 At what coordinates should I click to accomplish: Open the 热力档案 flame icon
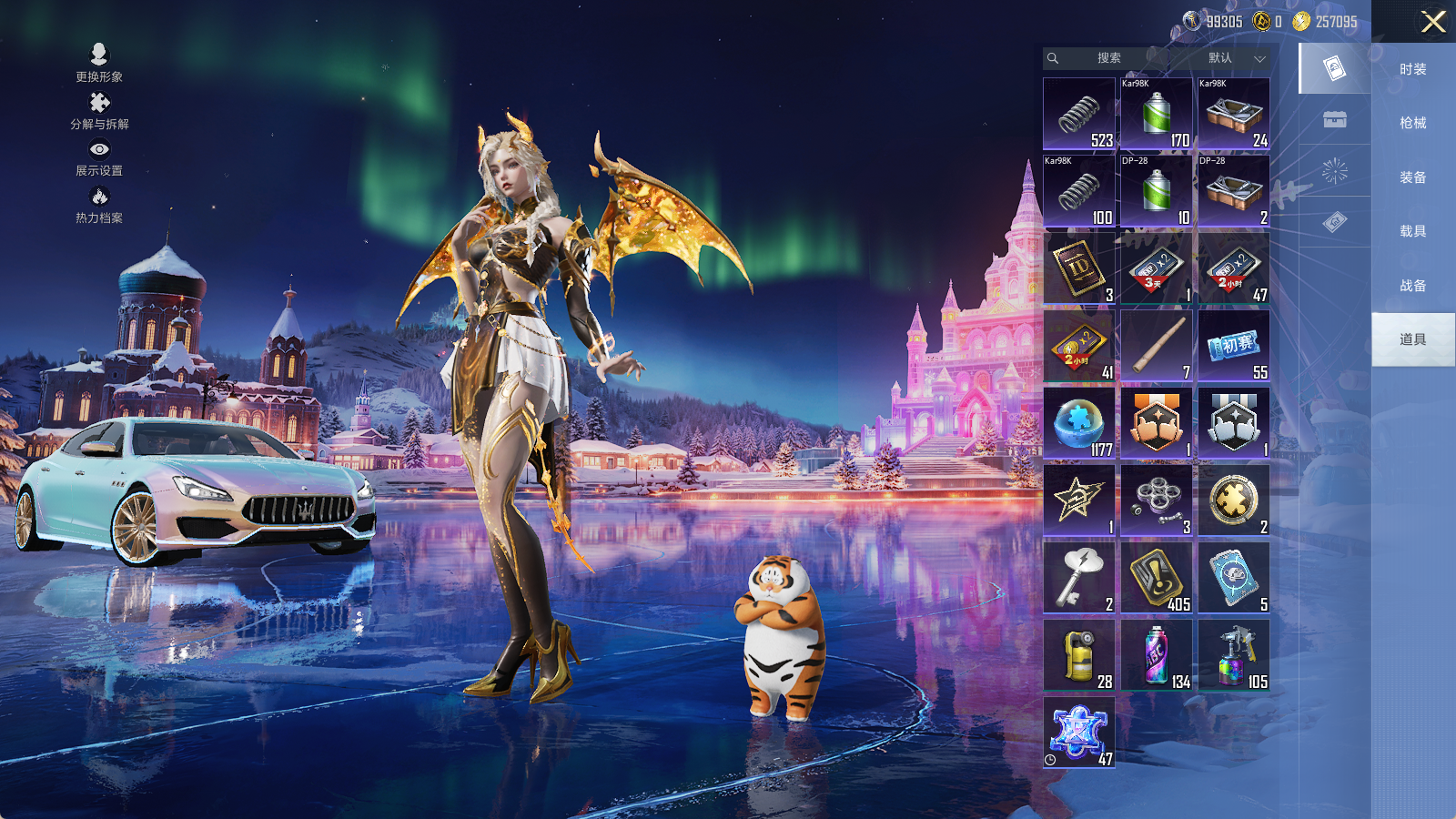[x=99, y=204]
